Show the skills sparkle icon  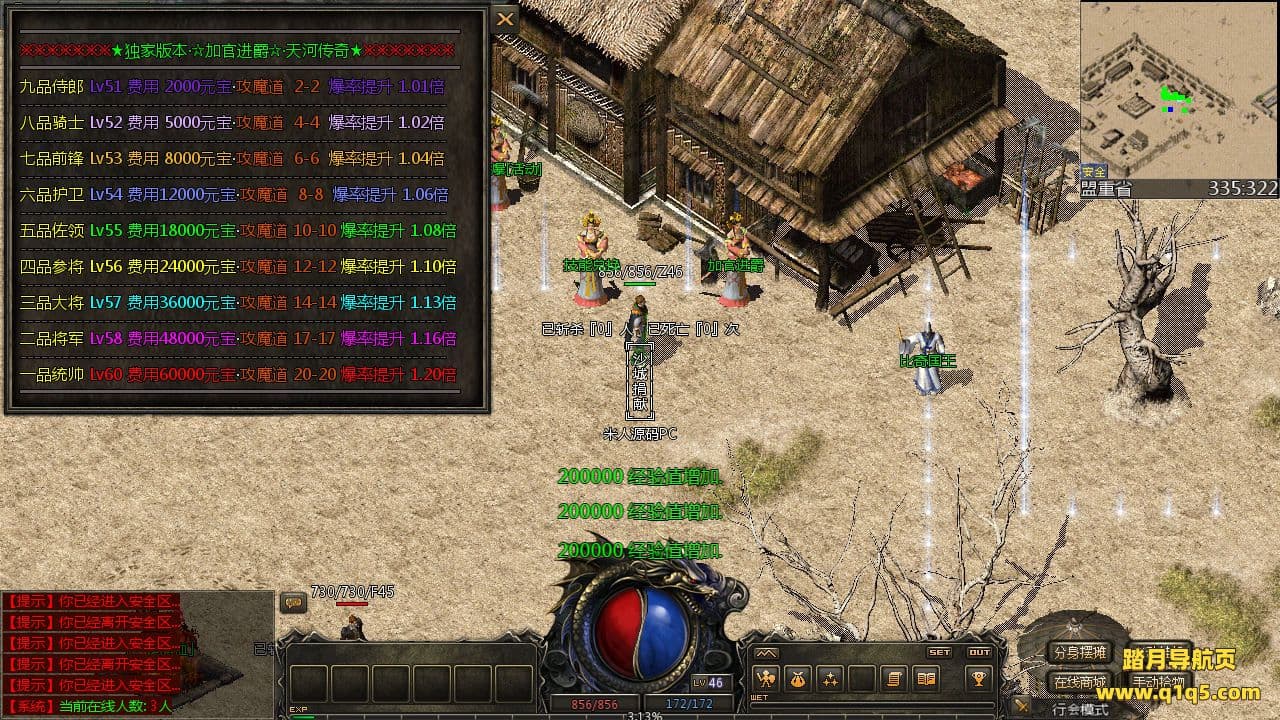click(x=830, y=679)
